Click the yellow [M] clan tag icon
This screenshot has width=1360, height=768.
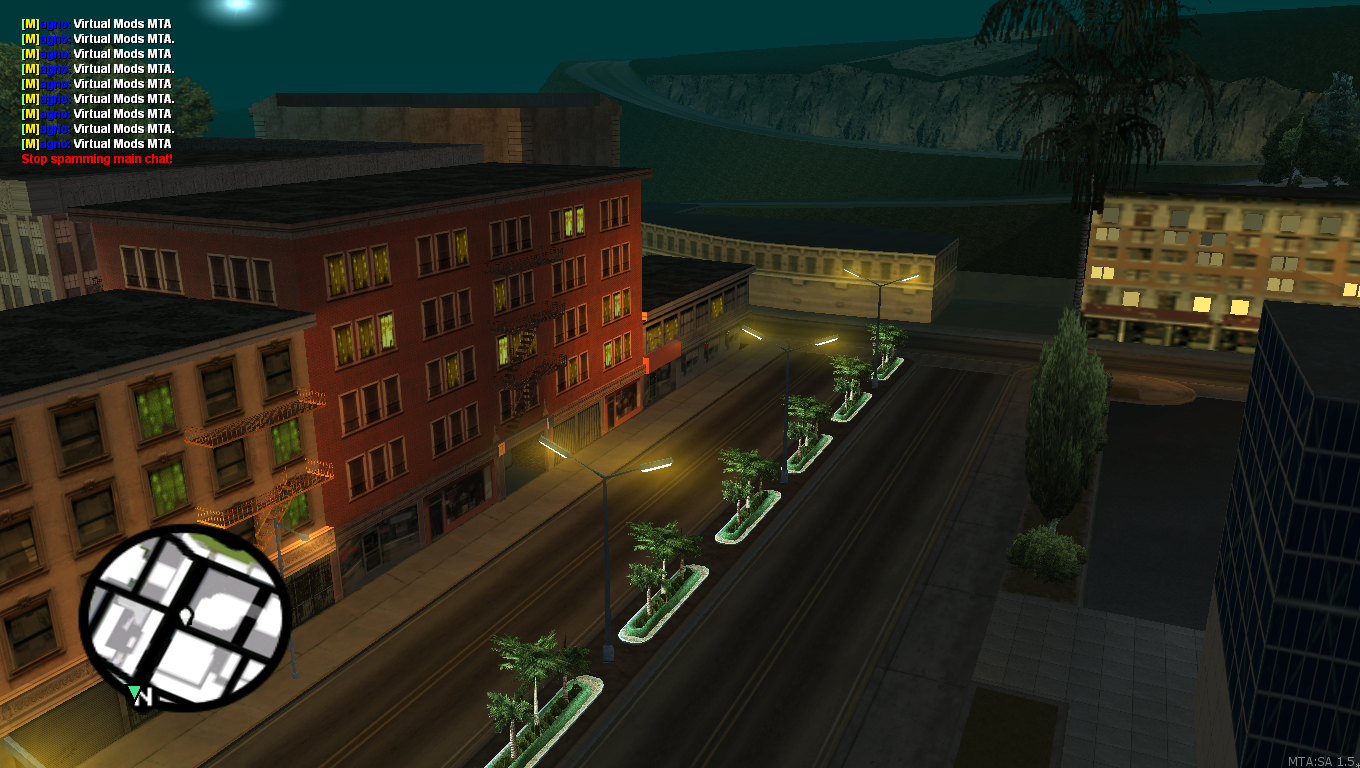point(28,23)
